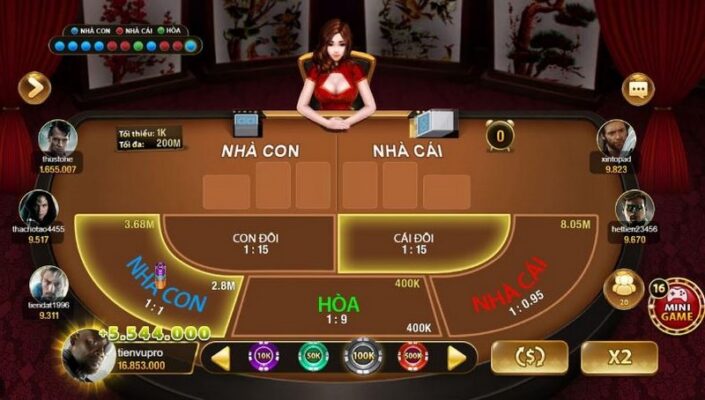Click the ($) money button

click(x=529, y=357)
